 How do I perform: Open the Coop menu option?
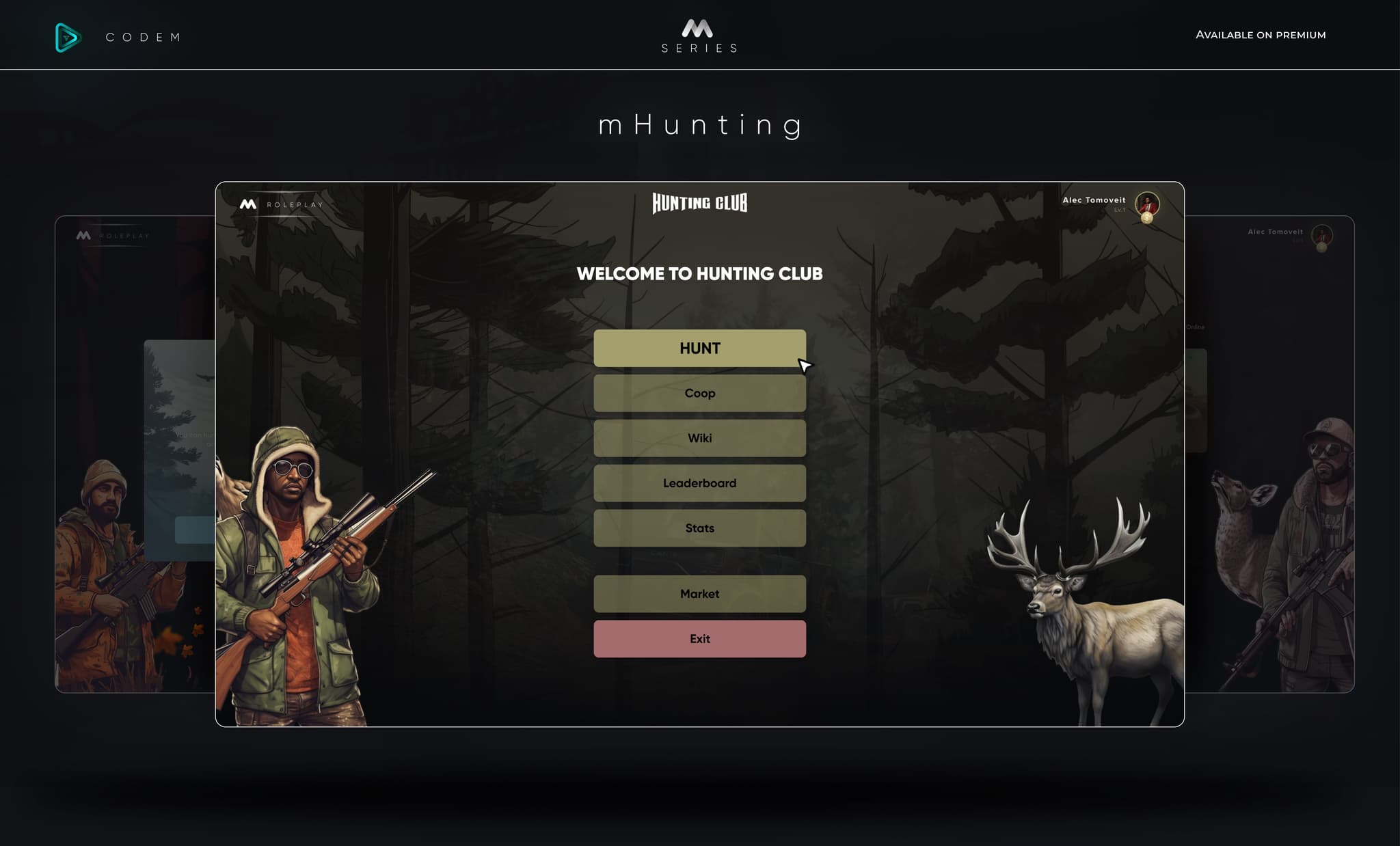(699, 393)
